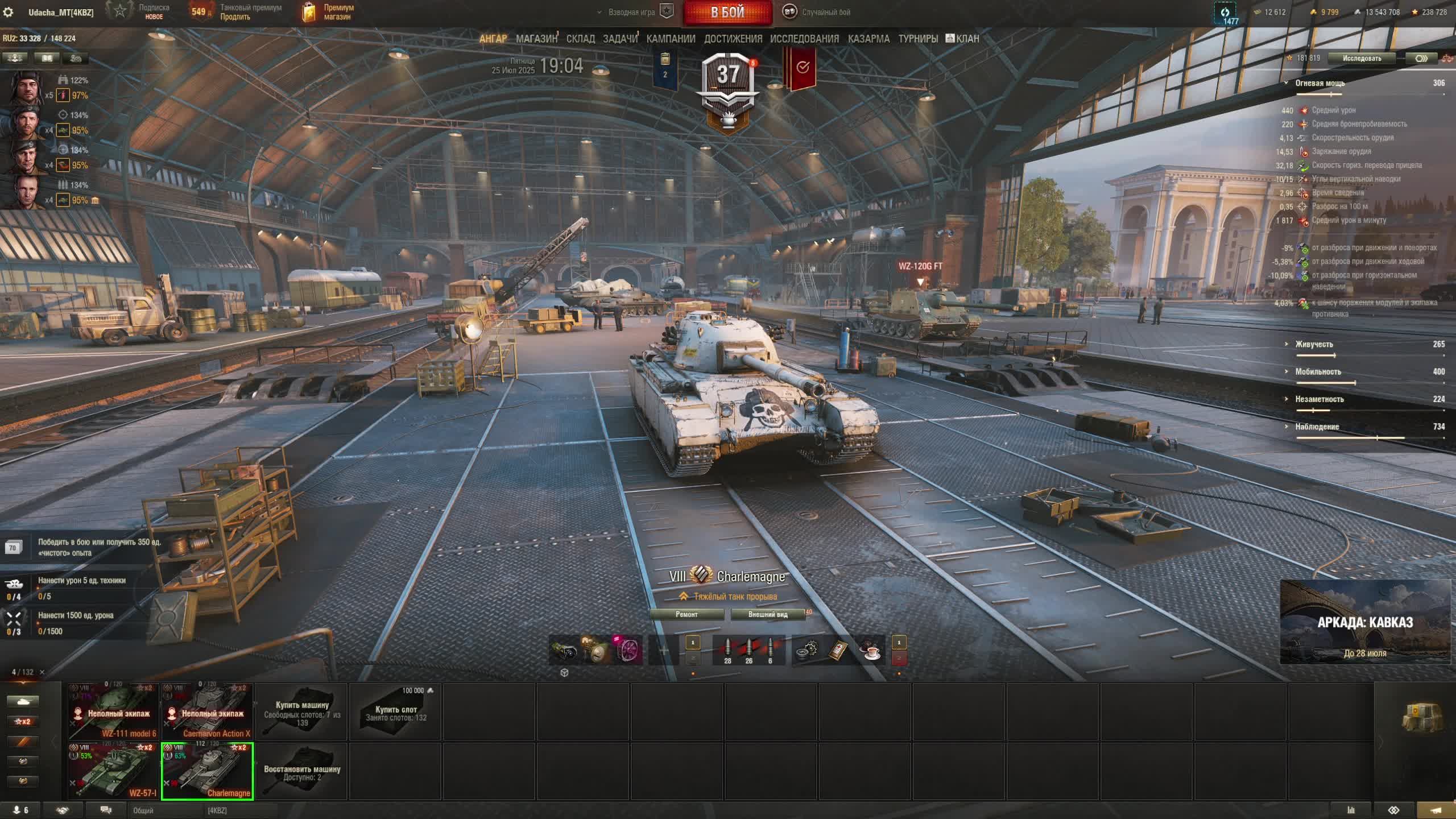The image size is (1456, 819).
Task: Select the WZ-57-I tank in carousel
Action: (x=113, y=771)
